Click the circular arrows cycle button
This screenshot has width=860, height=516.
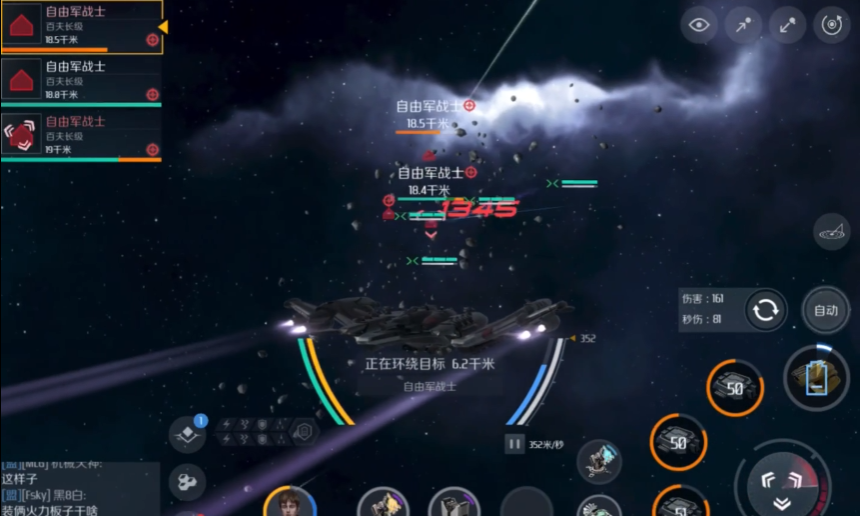point(766,310)
